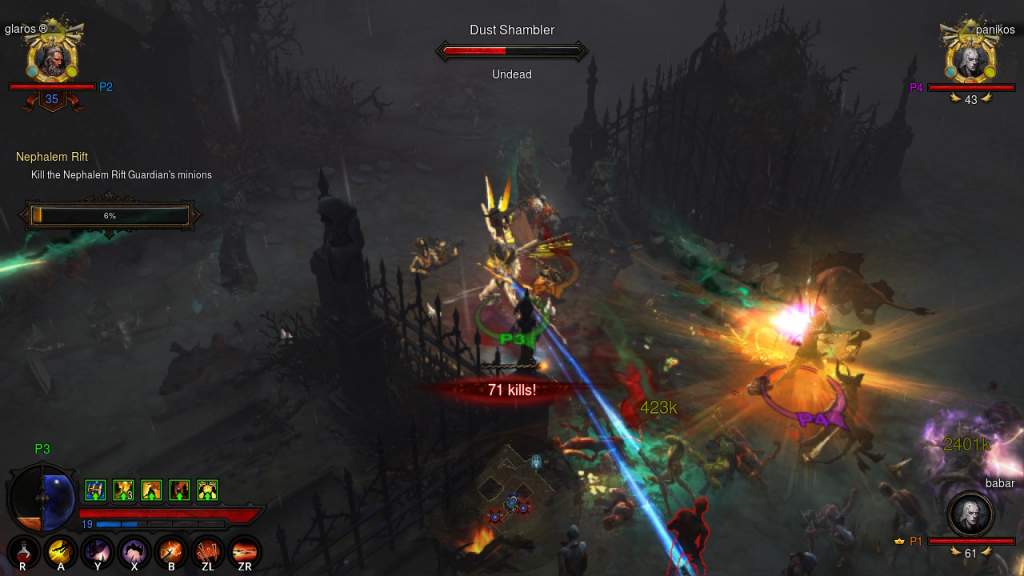This screenshot has height=576, width=1024.
Task: Activate the yellow leaping figure skill
Action: pos(60,551)
